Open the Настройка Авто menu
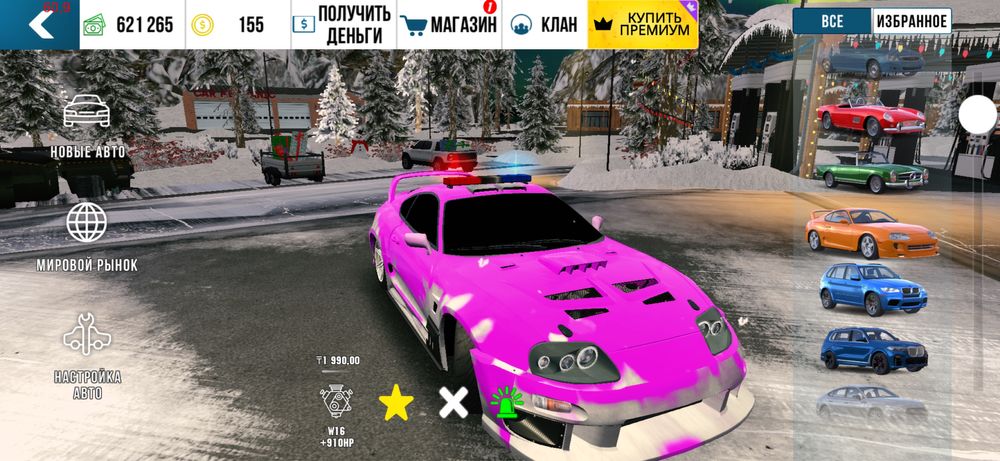 (87, 356)
